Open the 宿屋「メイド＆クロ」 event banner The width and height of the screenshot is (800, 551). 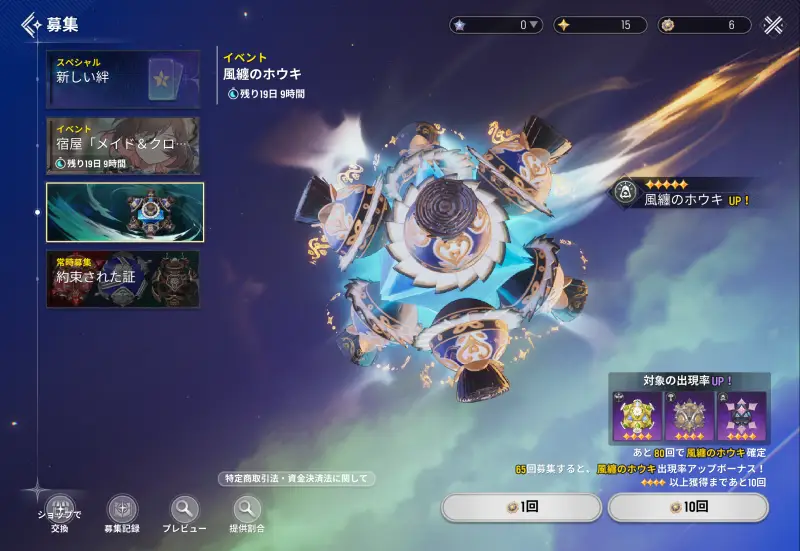[x=122, y=146]
